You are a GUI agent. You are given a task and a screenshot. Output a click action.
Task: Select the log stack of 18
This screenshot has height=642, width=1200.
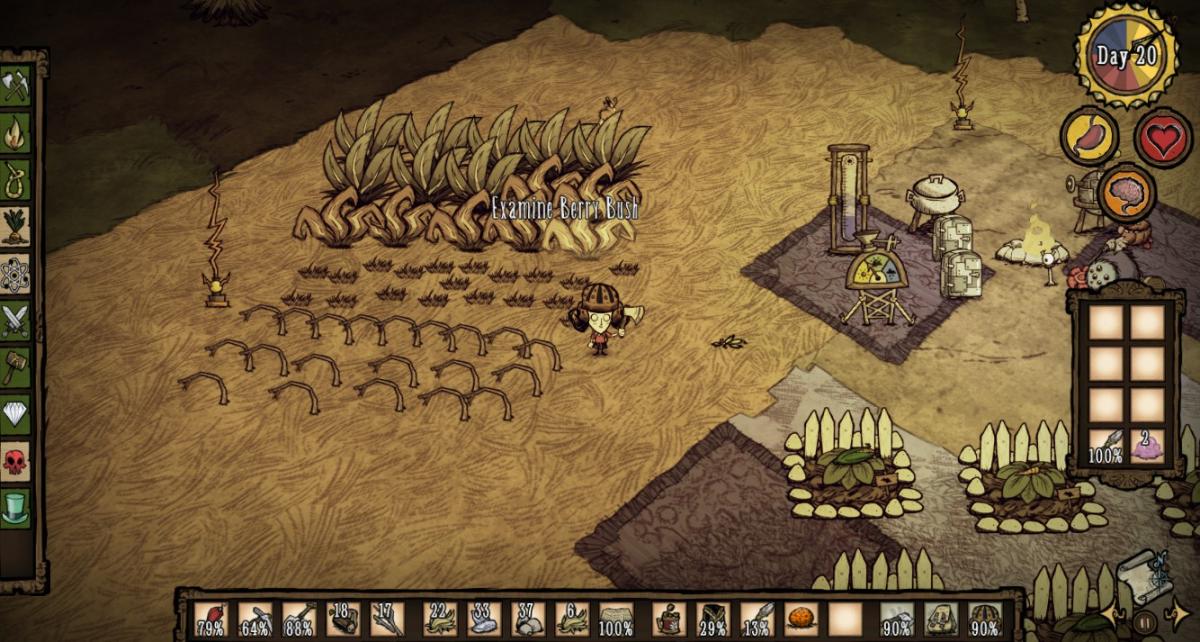click(x=343, y=618)
